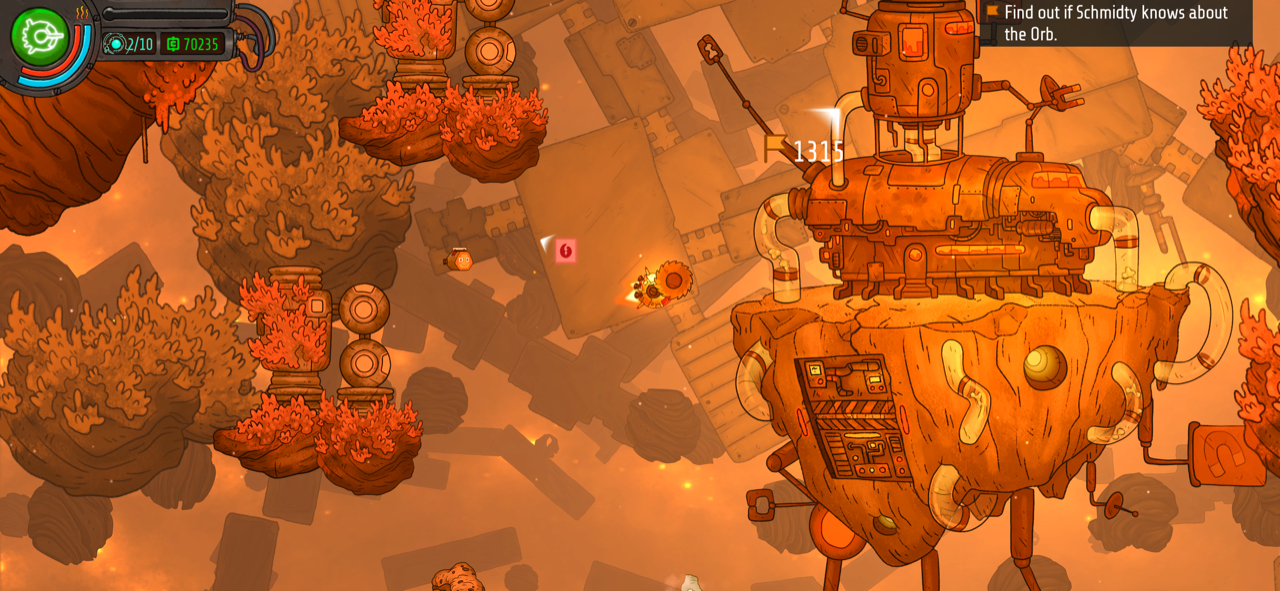Image resolution: width=1280 pixels, height=591 pixels.
Task: Open the Schmidty Orb objective tracker
Action: pos(1115,23)
